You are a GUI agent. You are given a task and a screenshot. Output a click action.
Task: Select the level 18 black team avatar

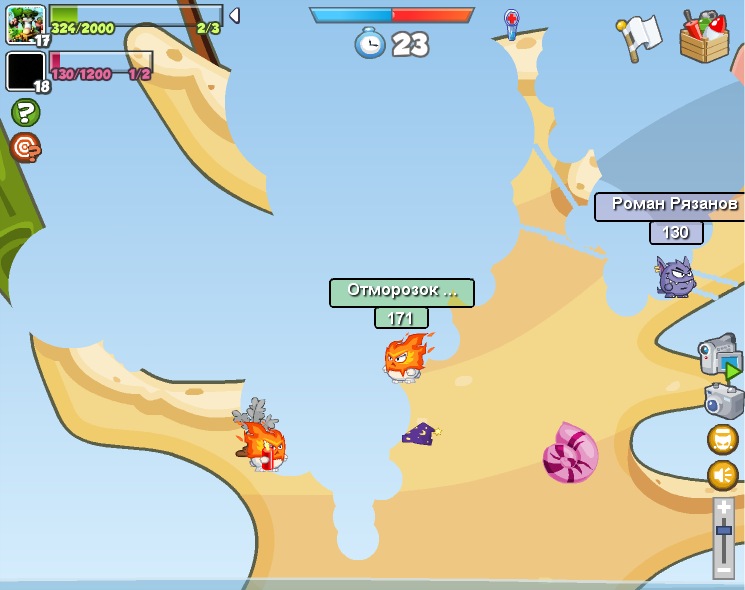click(x=25, y=72)
